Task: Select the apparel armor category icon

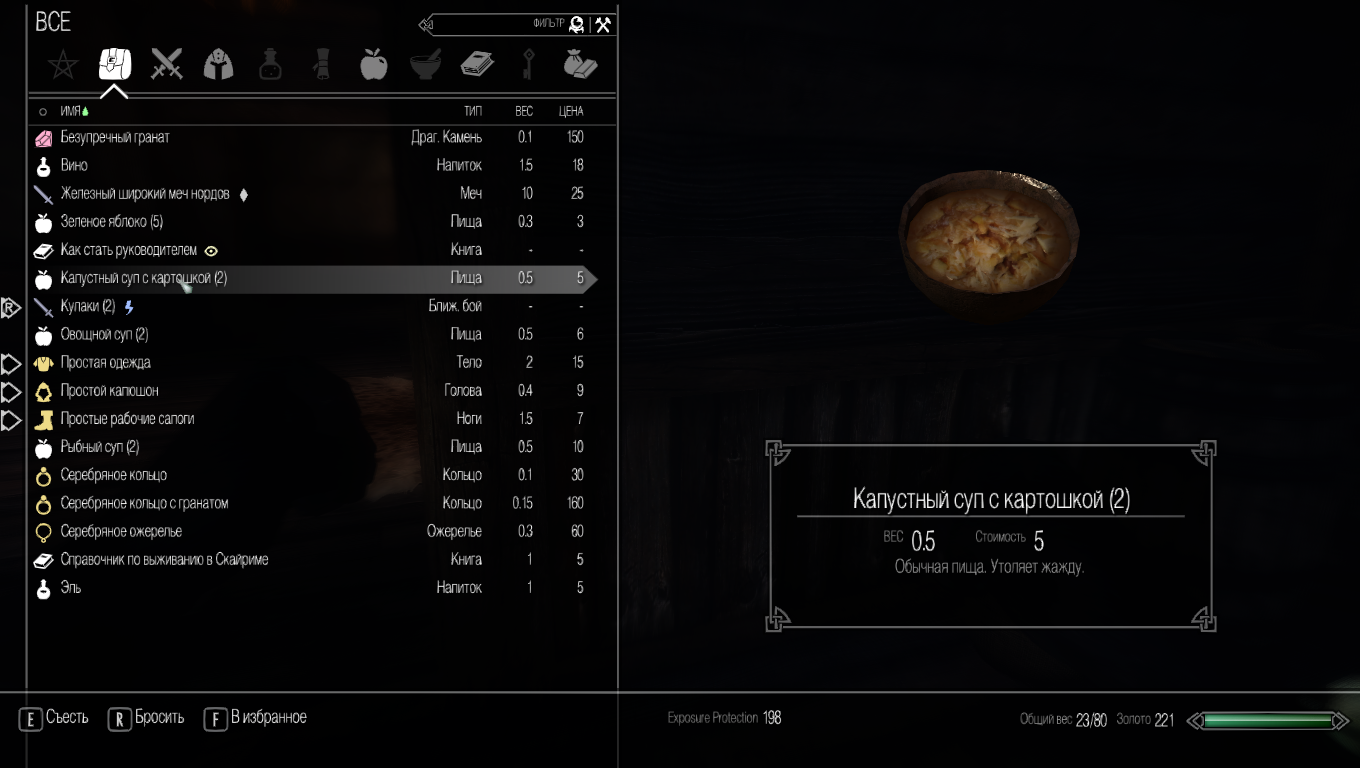Action: [218, 64]
